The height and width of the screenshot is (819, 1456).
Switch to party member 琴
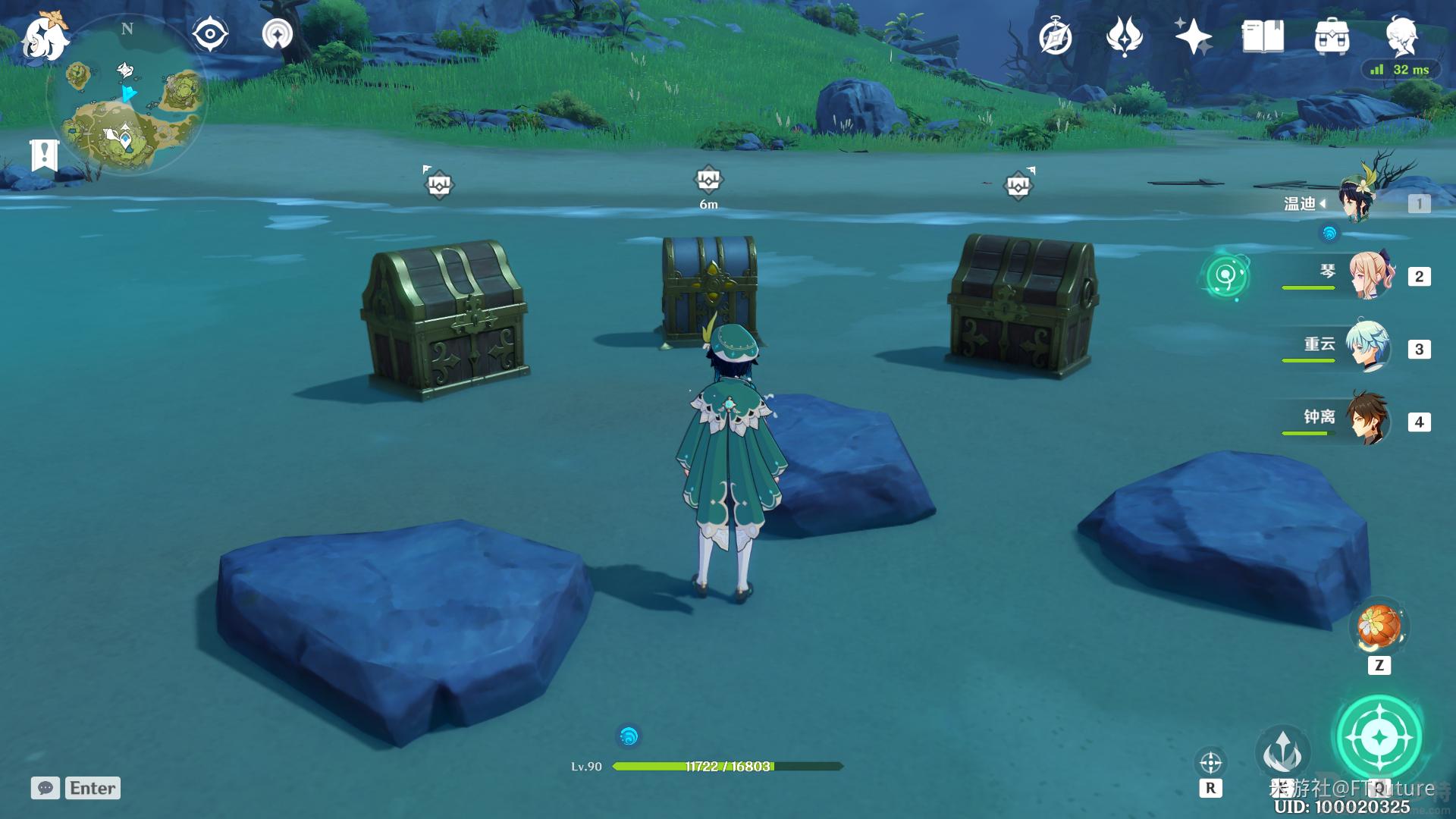pos(1371,276)
